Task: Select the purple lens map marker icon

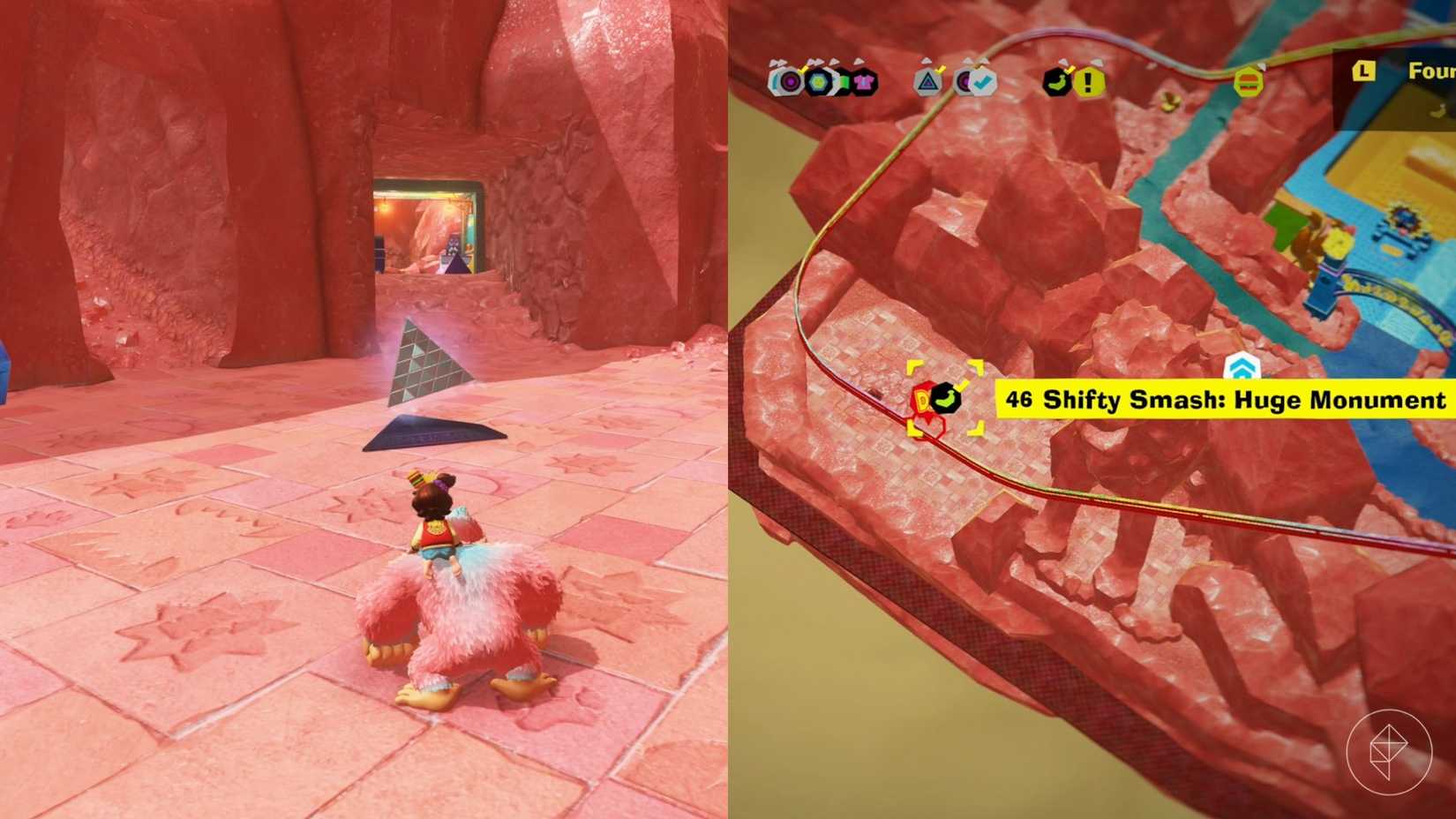Action: click(x=790, y=83)
